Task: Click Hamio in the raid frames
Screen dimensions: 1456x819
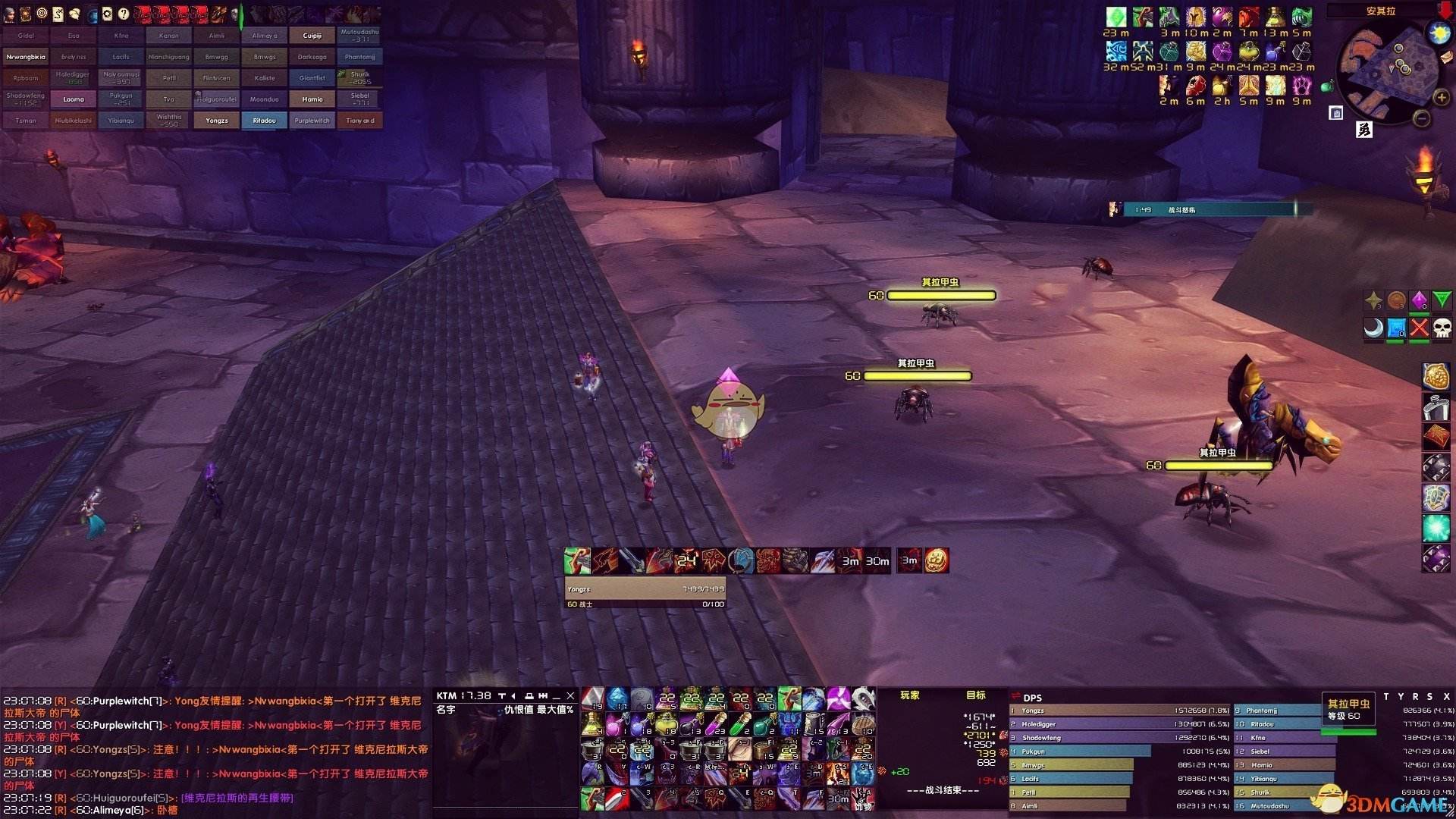Action: pos(312,99)
